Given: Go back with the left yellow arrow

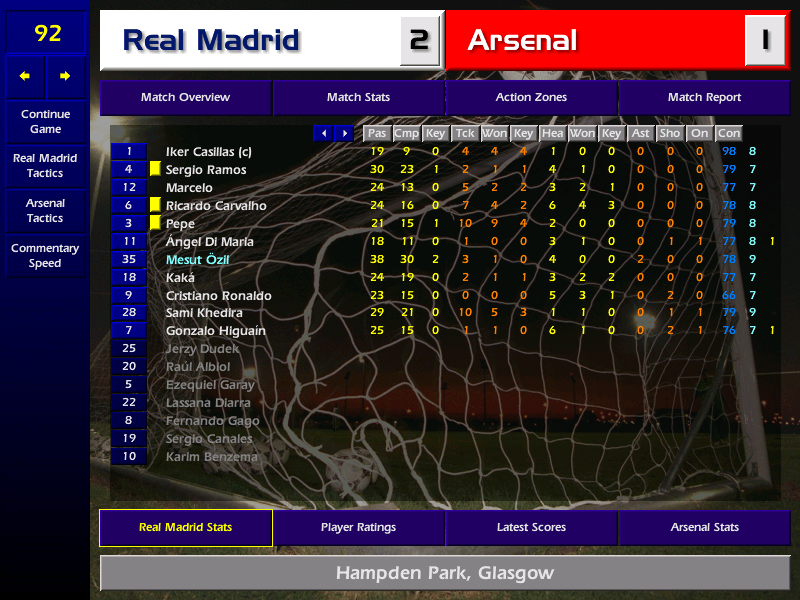Looking at the screenshot, I should tap(25, 76).
